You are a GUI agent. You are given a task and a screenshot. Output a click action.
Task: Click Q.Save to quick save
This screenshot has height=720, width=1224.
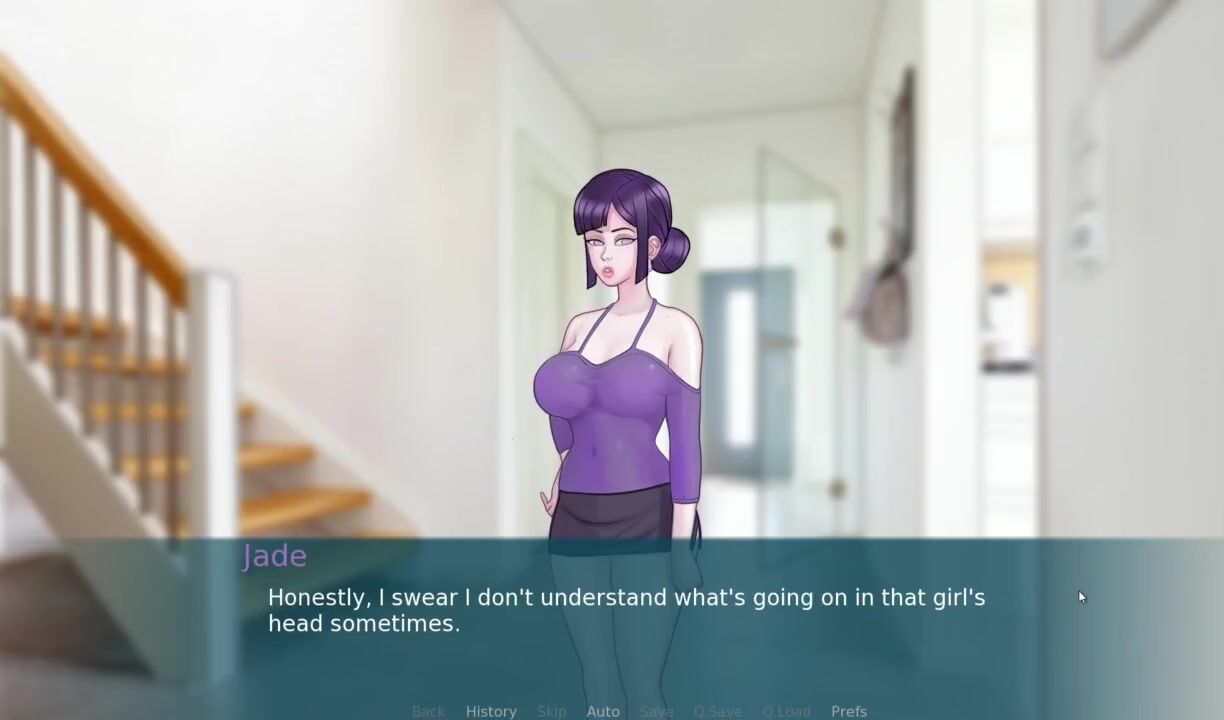pos(718,711)
